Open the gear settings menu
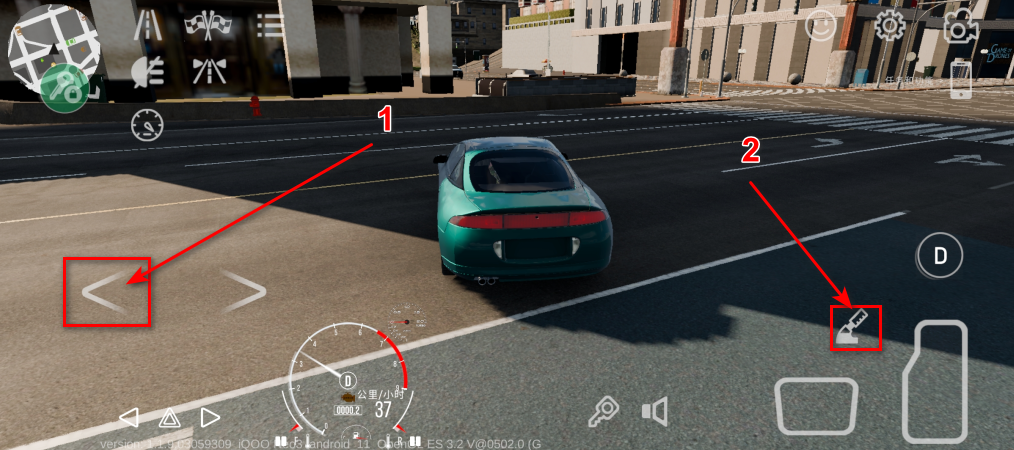This screenshot has width=1014, height=450. [889, 26]
